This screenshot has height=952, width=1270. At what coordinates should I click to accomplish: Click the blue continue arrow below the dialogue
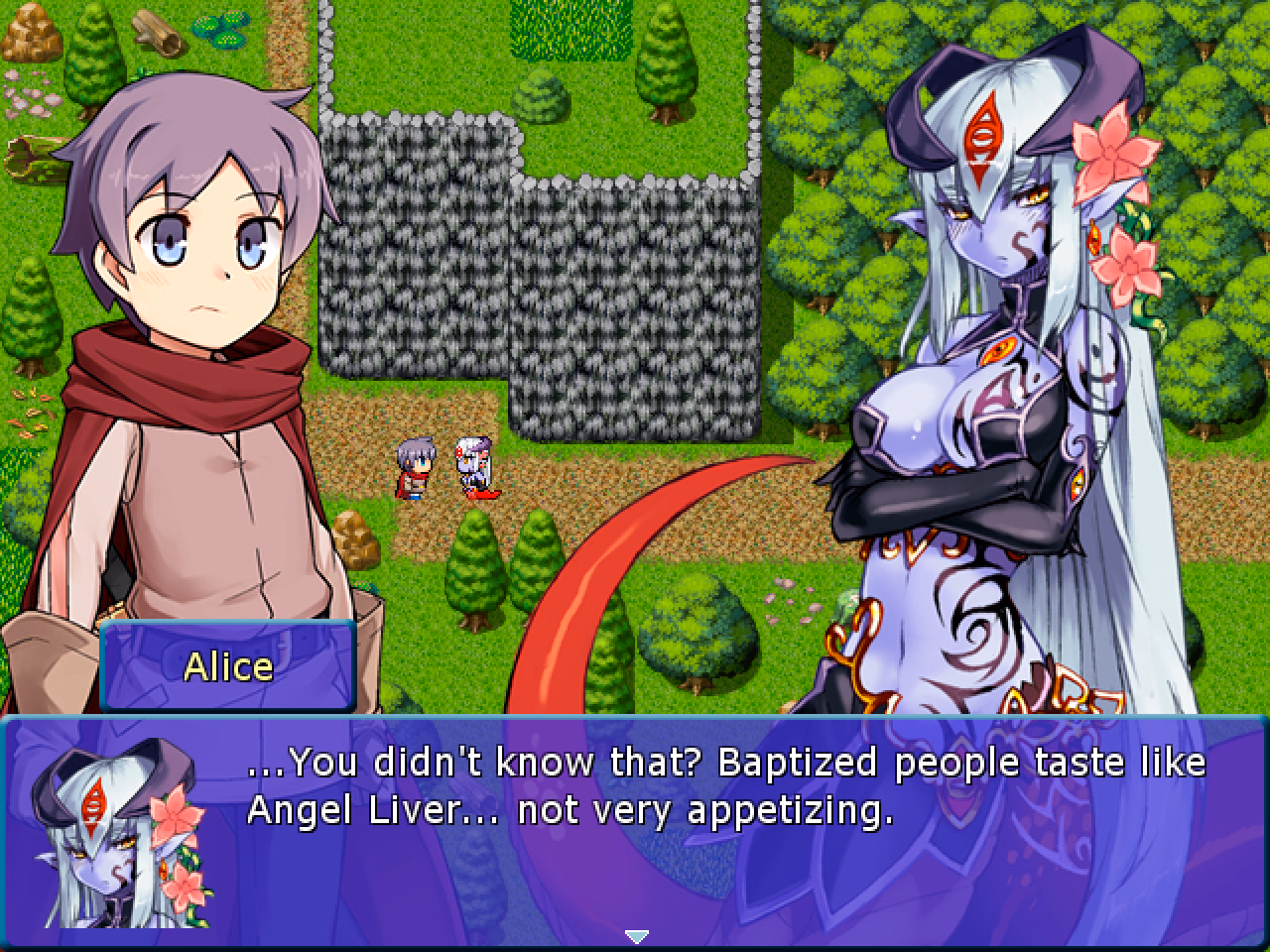click(x=635, y=935)
